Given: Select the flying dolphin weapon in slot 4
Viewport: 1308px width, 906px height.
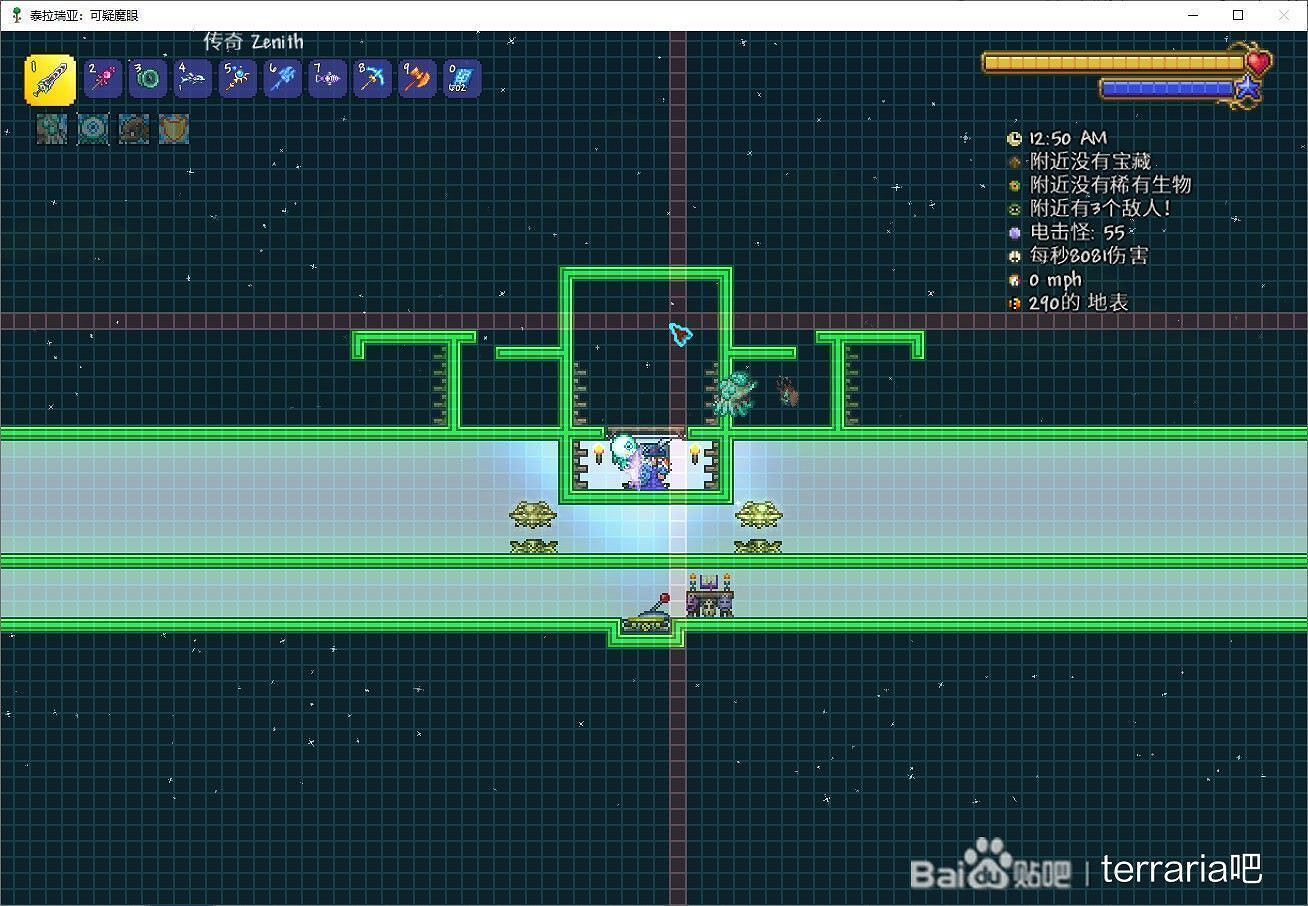Looking at the screenshot, I should pyautogui.click(x=192, y=79).
